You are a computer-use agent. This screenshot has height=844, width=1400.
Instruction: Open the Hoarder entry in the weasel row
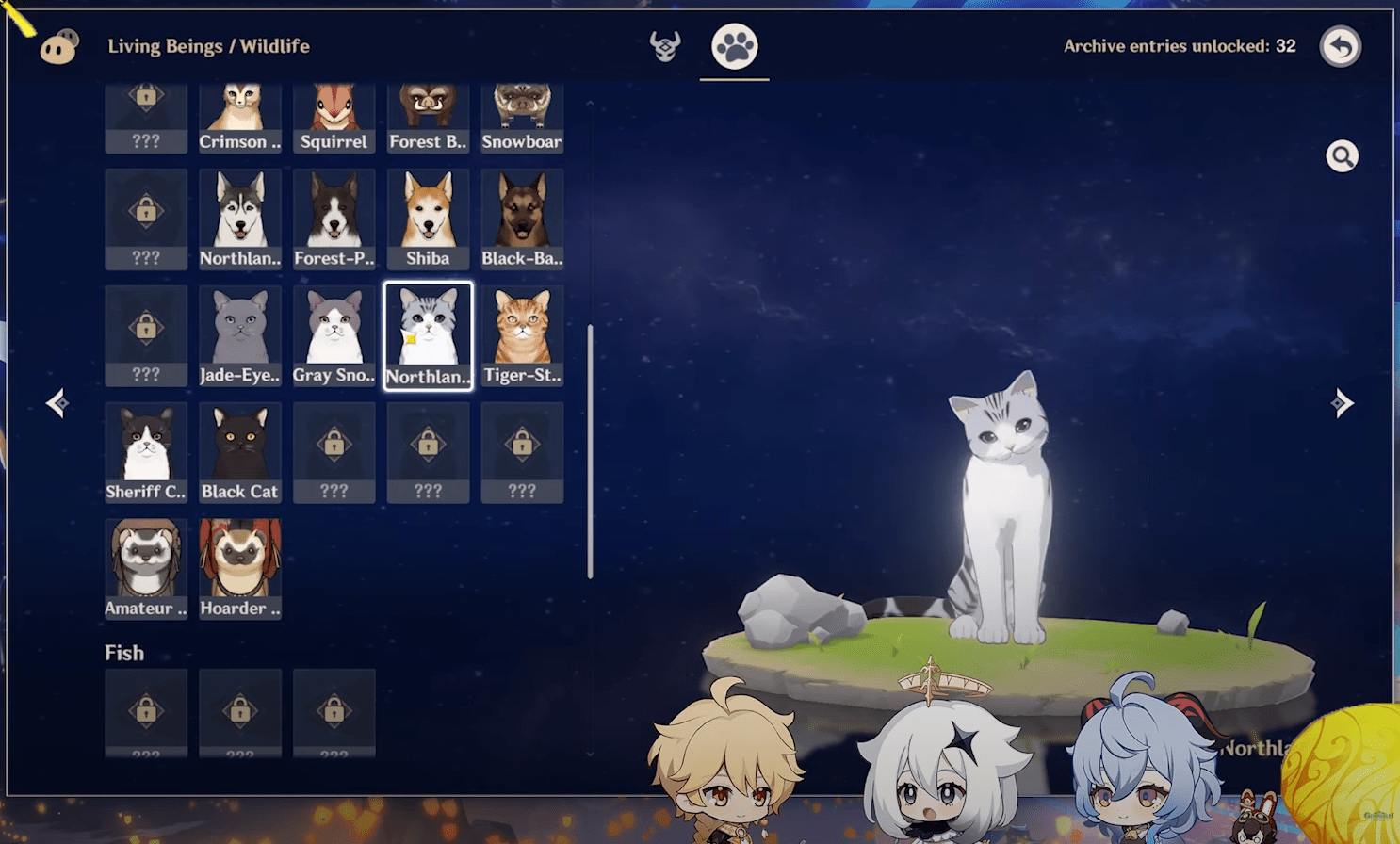[x=239, y=567]
